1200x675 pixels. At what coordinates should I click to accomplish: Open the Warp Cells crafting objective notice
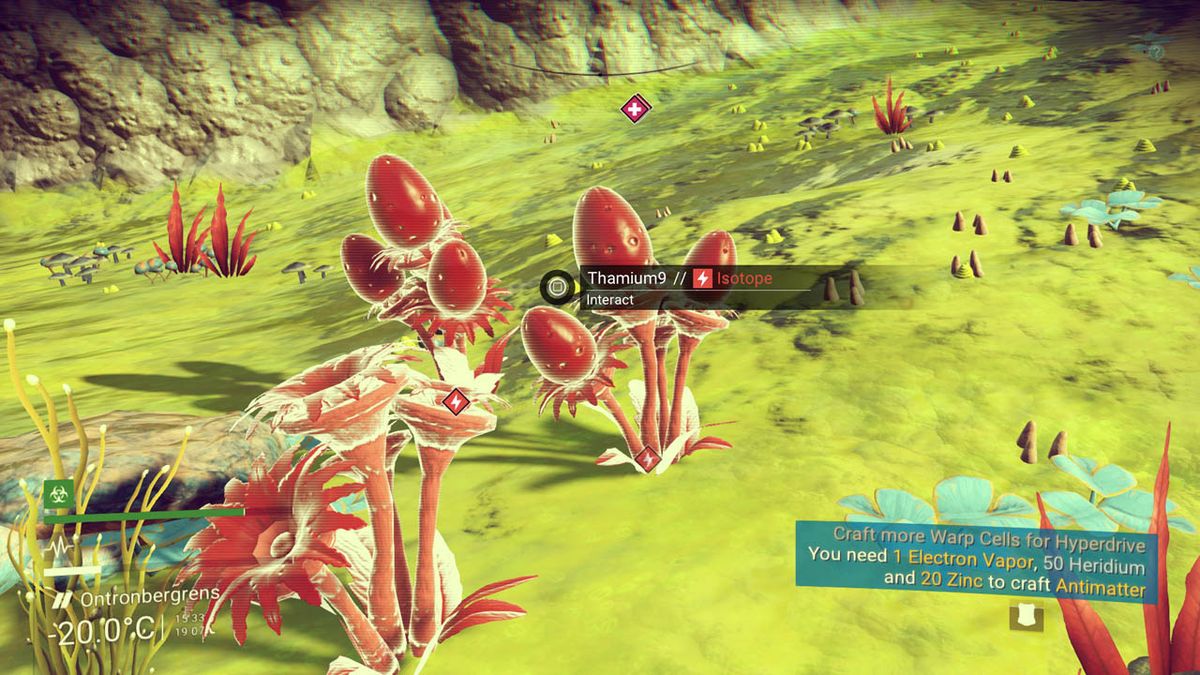[x=975, y=563]
